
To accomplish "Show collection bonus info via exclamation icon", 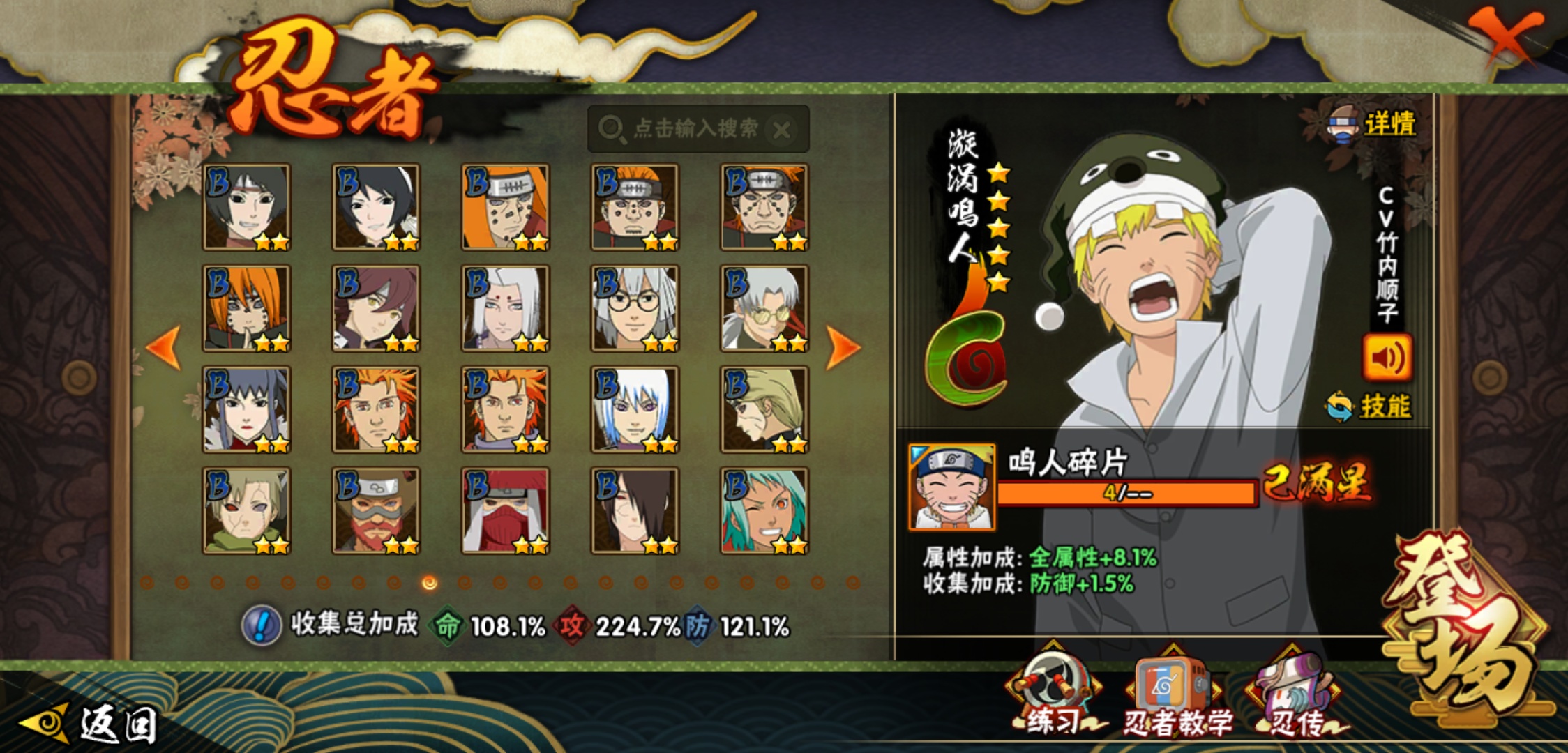I will tap(262, 625).
